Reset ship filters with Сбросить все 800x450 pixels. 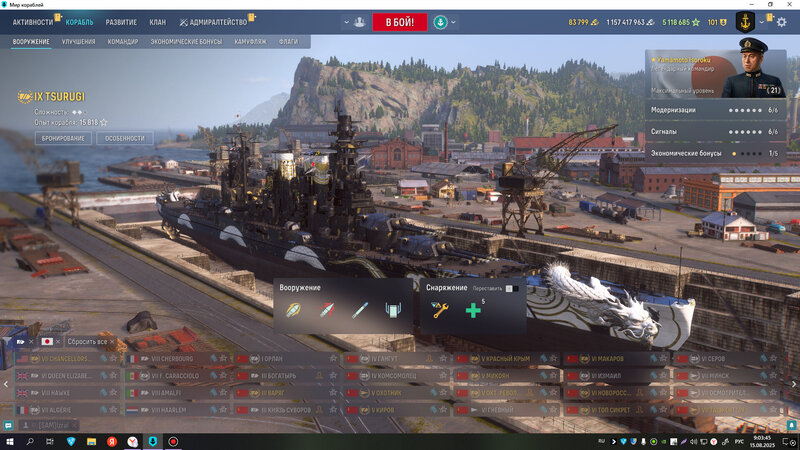88,342
